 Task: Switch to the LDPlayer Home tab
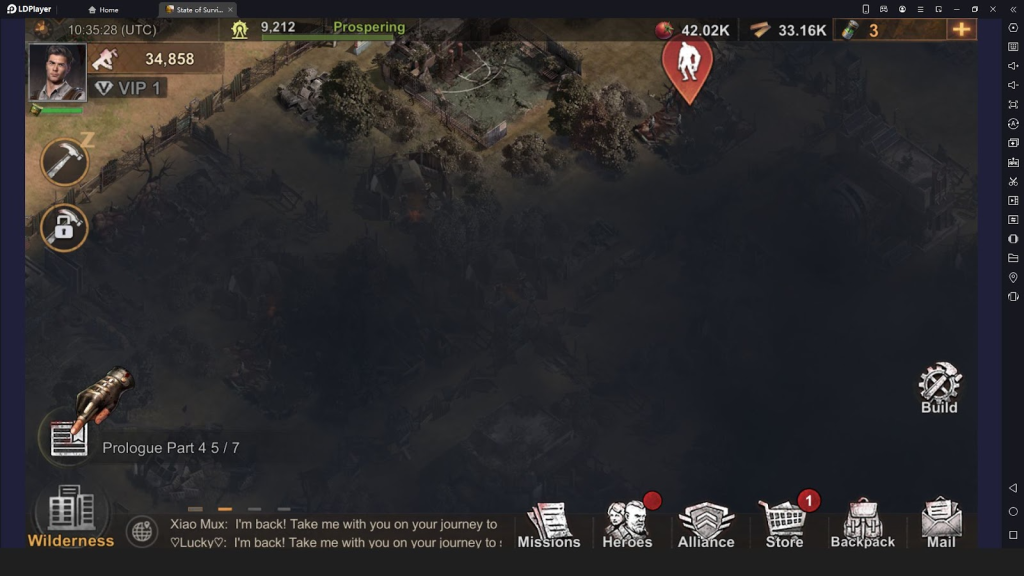pyautogui.click(x=104, y=9)
